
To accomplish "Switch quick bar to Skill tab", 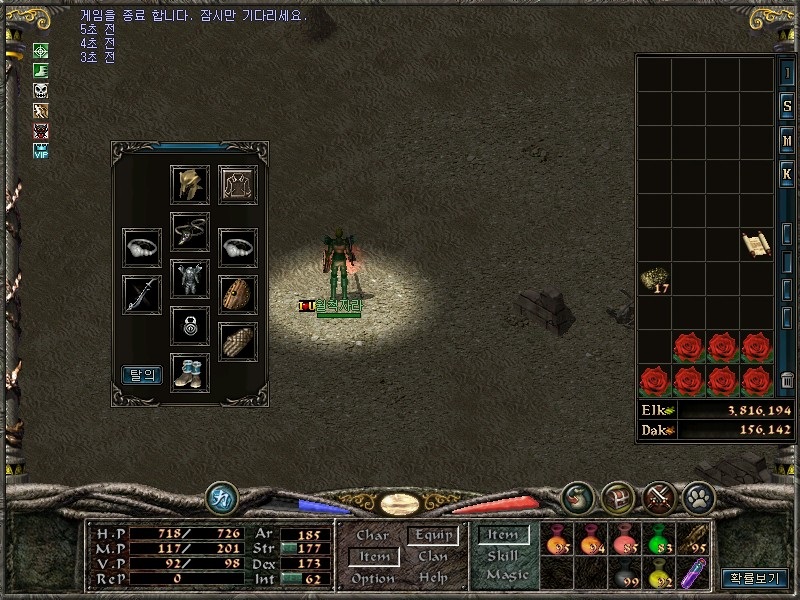I will pyautogui.click(x=503, y=555).
